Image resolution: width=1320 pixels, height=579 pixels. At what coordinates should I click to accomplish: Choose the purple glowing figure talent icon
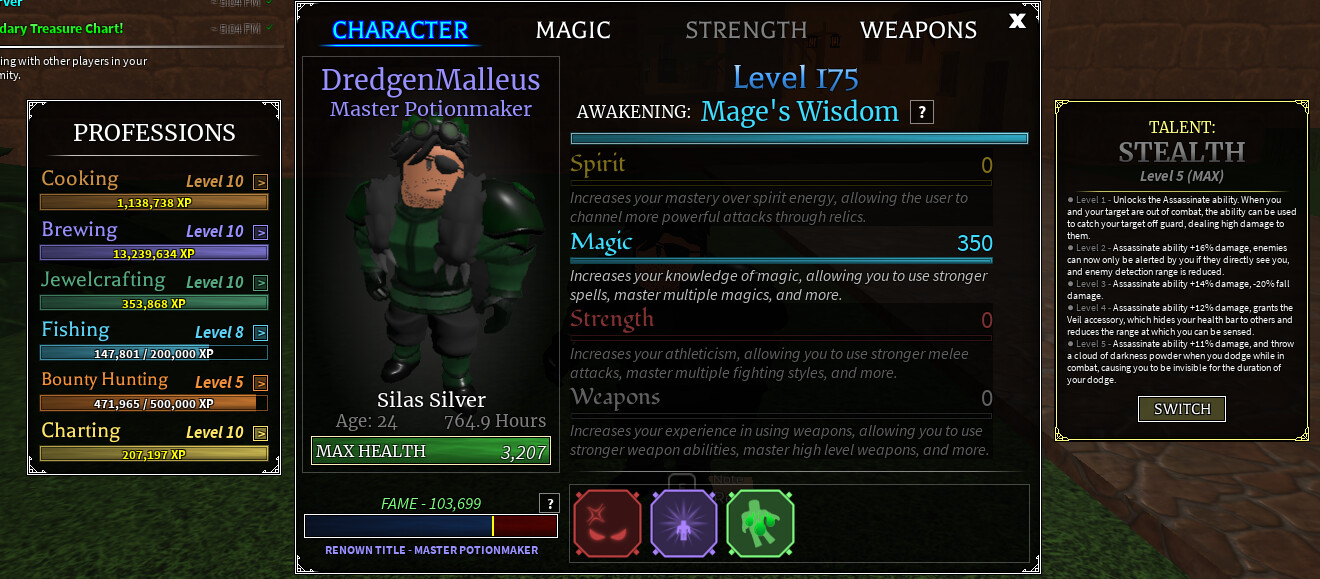(684, 523)
